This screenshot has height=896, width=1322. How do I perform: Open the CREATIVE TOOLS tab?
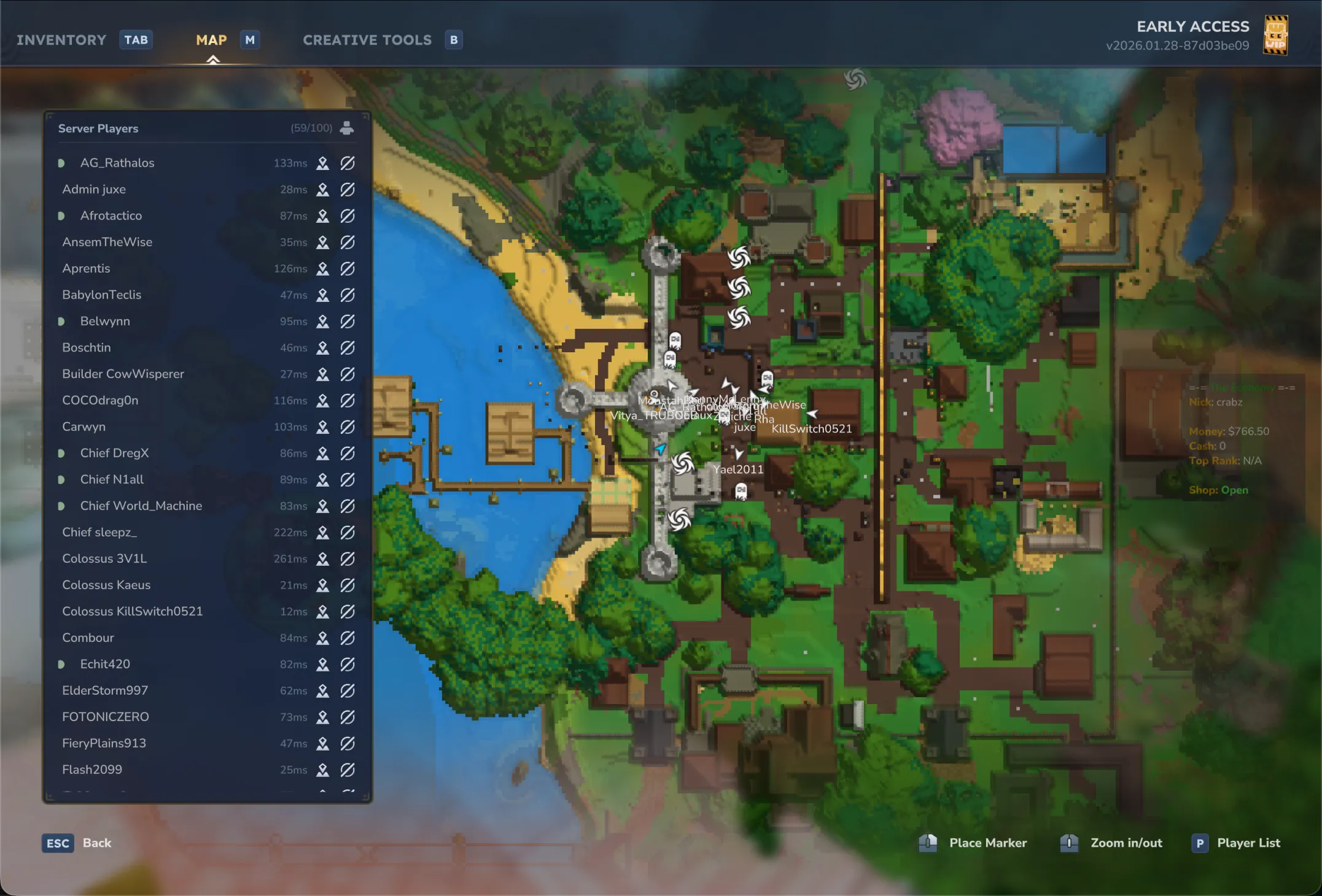pos(367,40)
